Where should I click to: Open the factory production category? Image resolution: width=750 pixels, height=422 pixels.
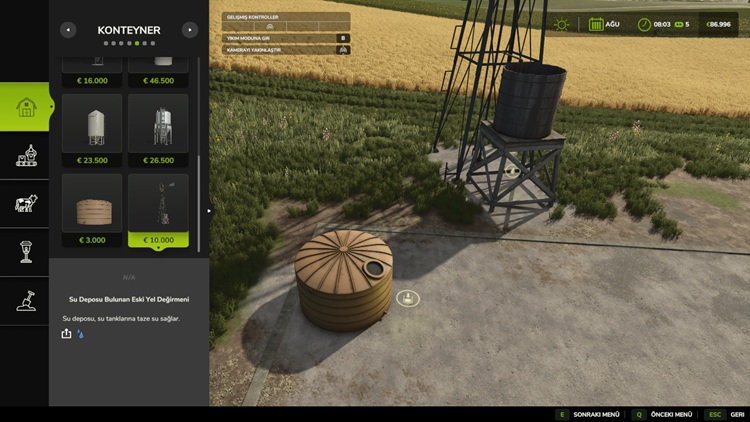(x=25, y=155)
